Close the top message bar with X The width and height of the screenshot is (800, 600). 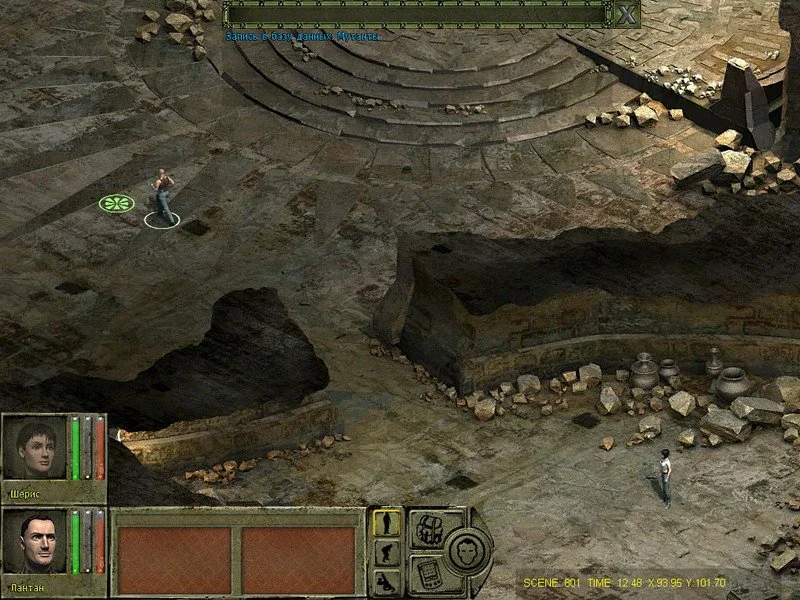[626, 14]
